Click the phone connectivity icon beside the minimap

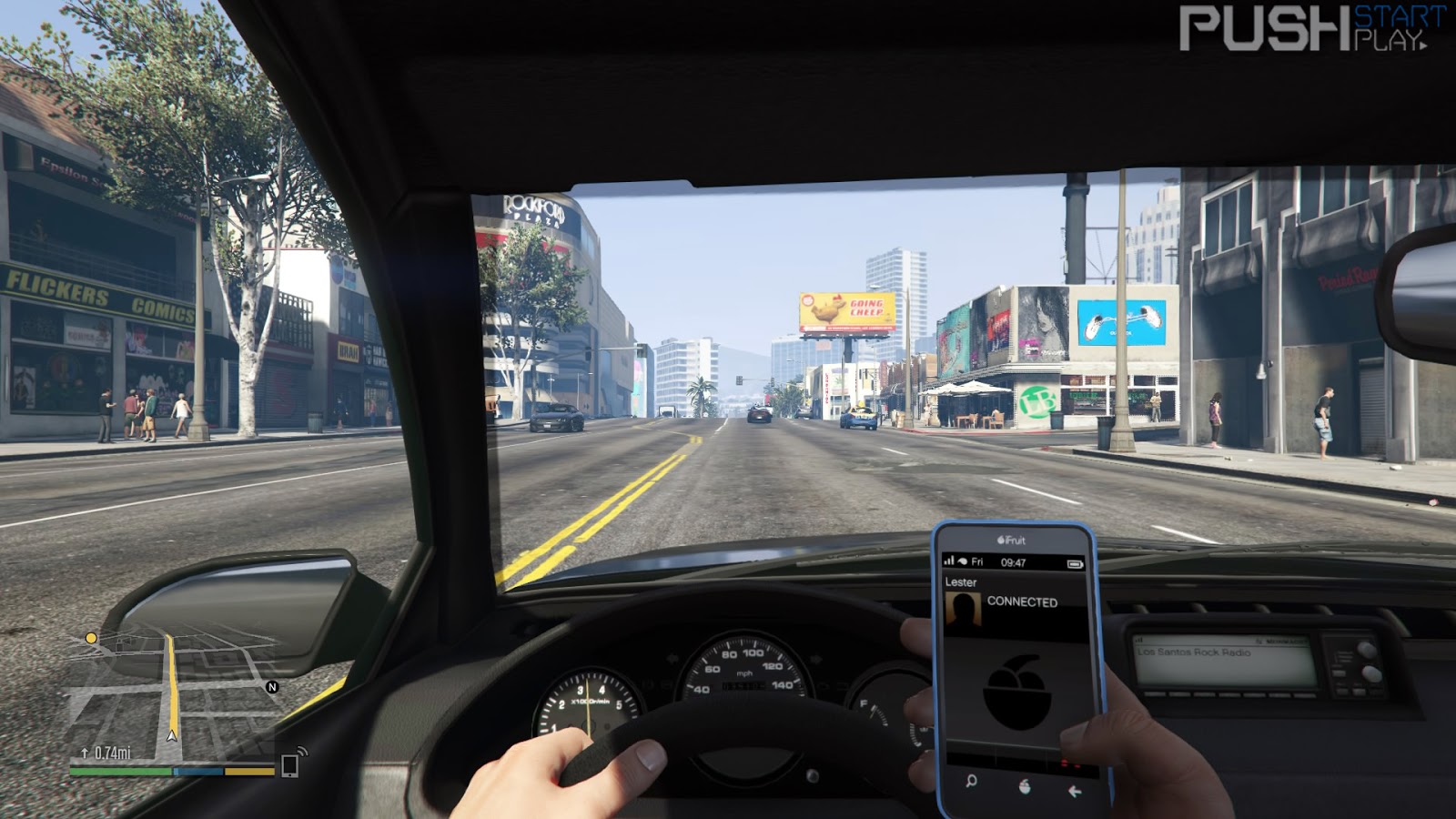tap(290, 765)
